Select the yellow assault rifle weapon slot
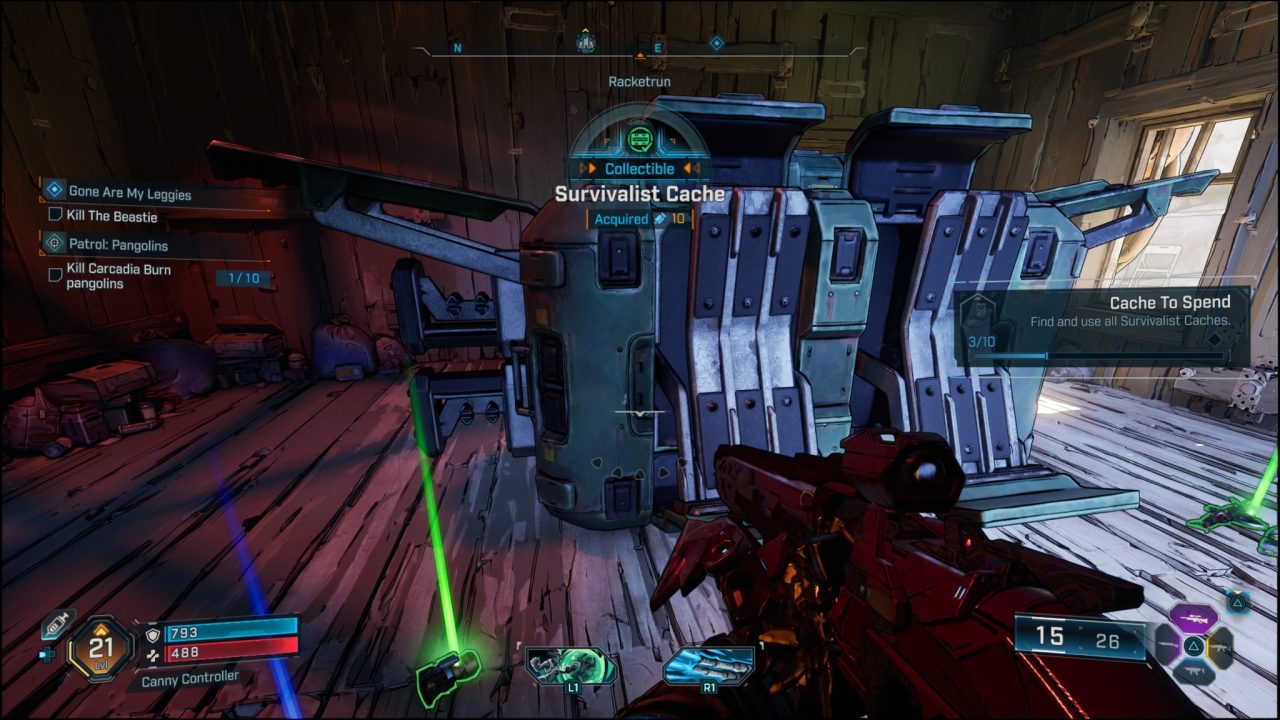Screen dimensions: 1280x720 [1222, 648]
